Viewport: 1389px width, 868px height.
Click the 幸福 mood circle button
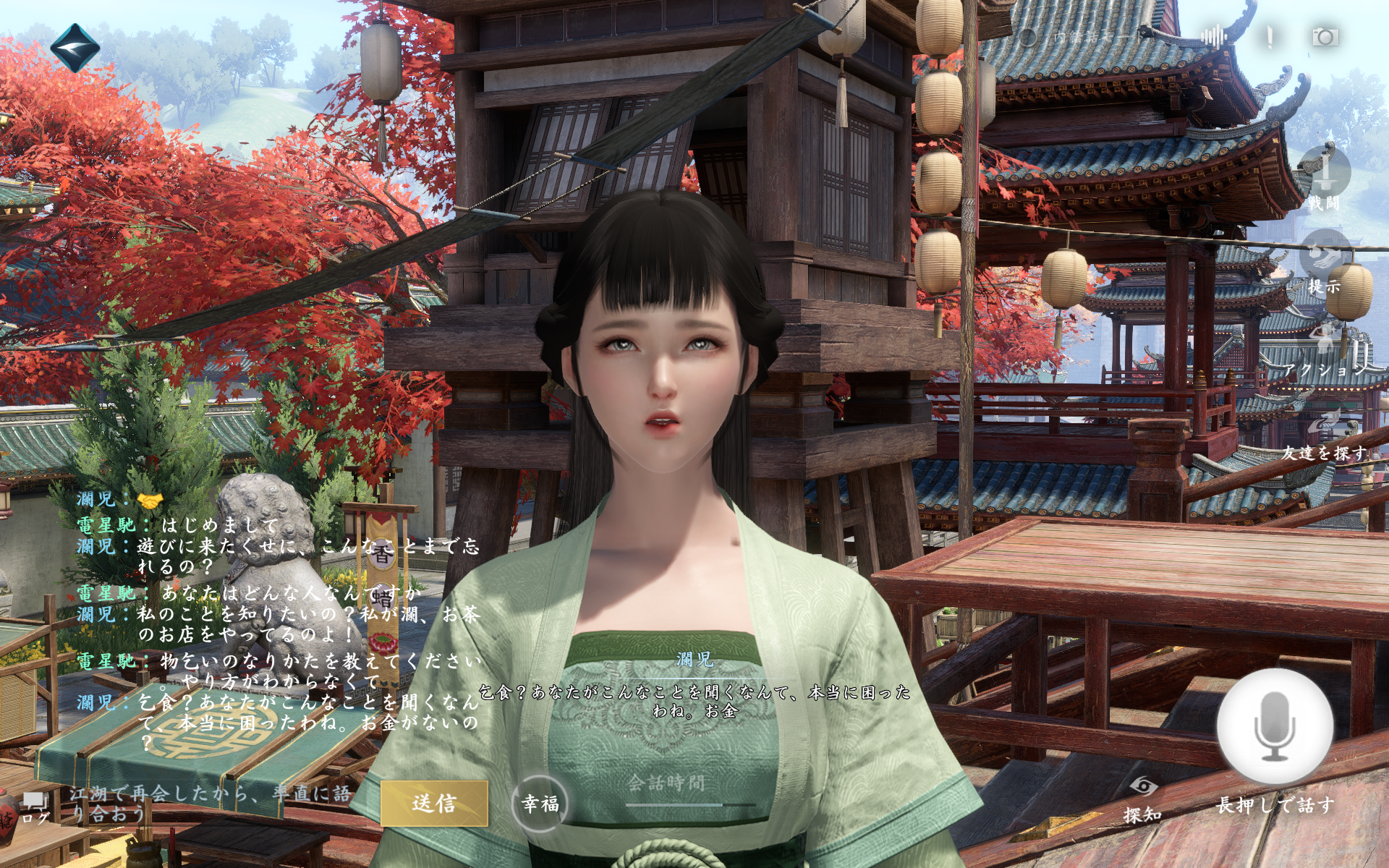click(540, 804)
